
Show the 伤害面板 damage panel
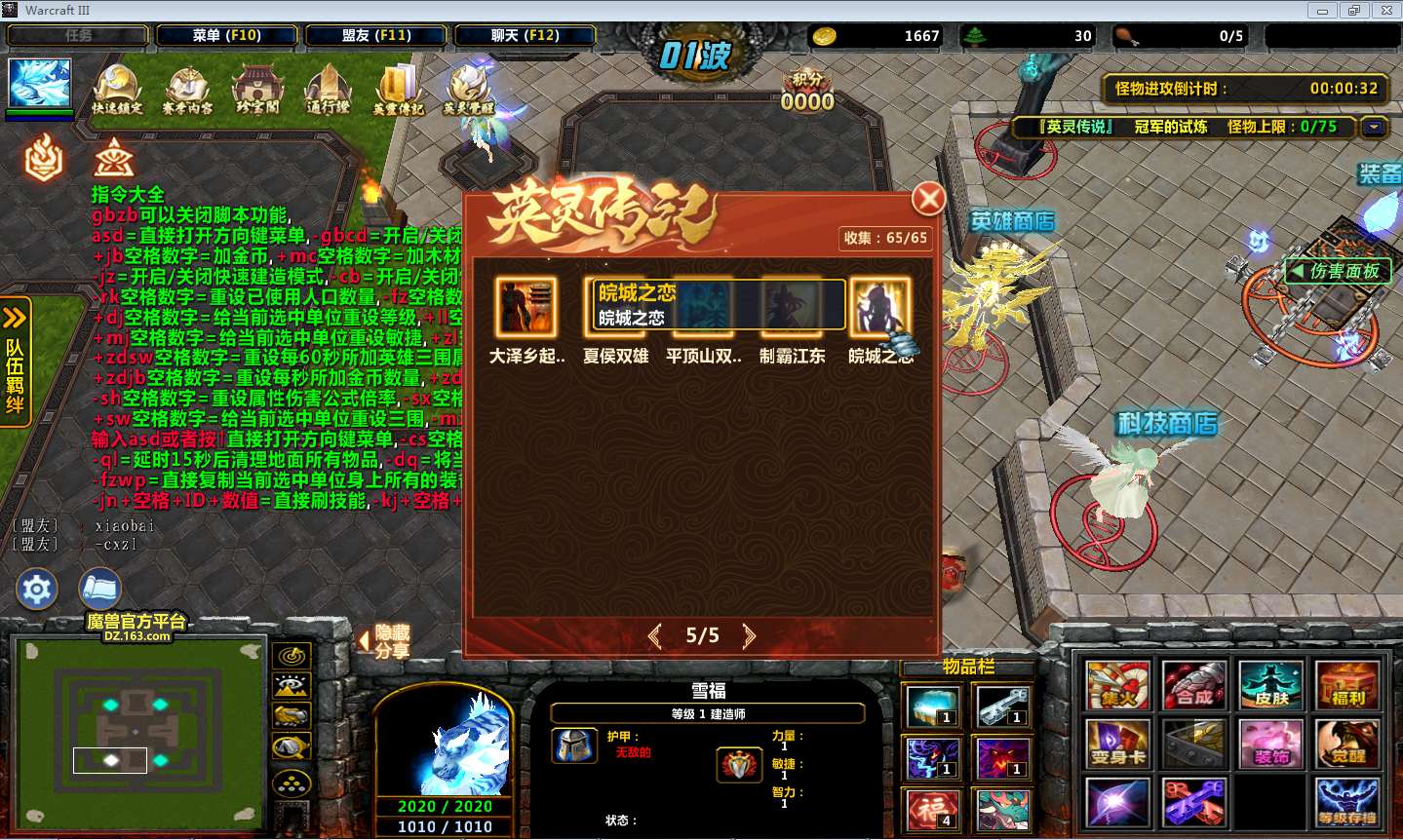pyautogui.click(x=1337, y=271)
